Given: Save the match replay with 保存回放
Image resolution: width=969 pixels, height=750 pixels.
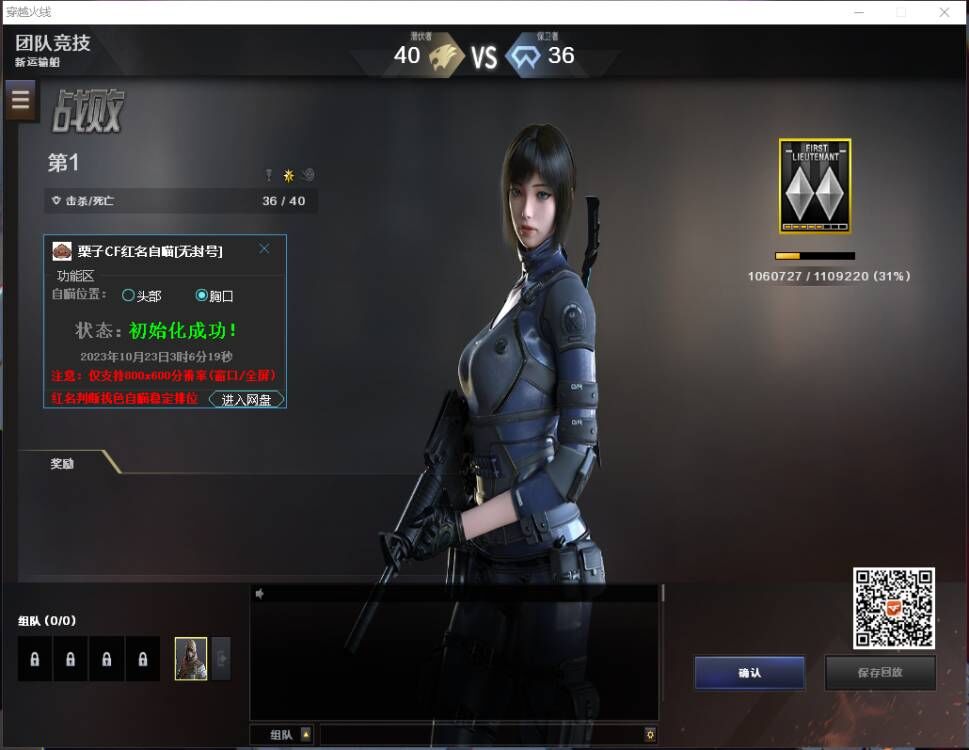Looking at the screenshot, I should point(880,673).
